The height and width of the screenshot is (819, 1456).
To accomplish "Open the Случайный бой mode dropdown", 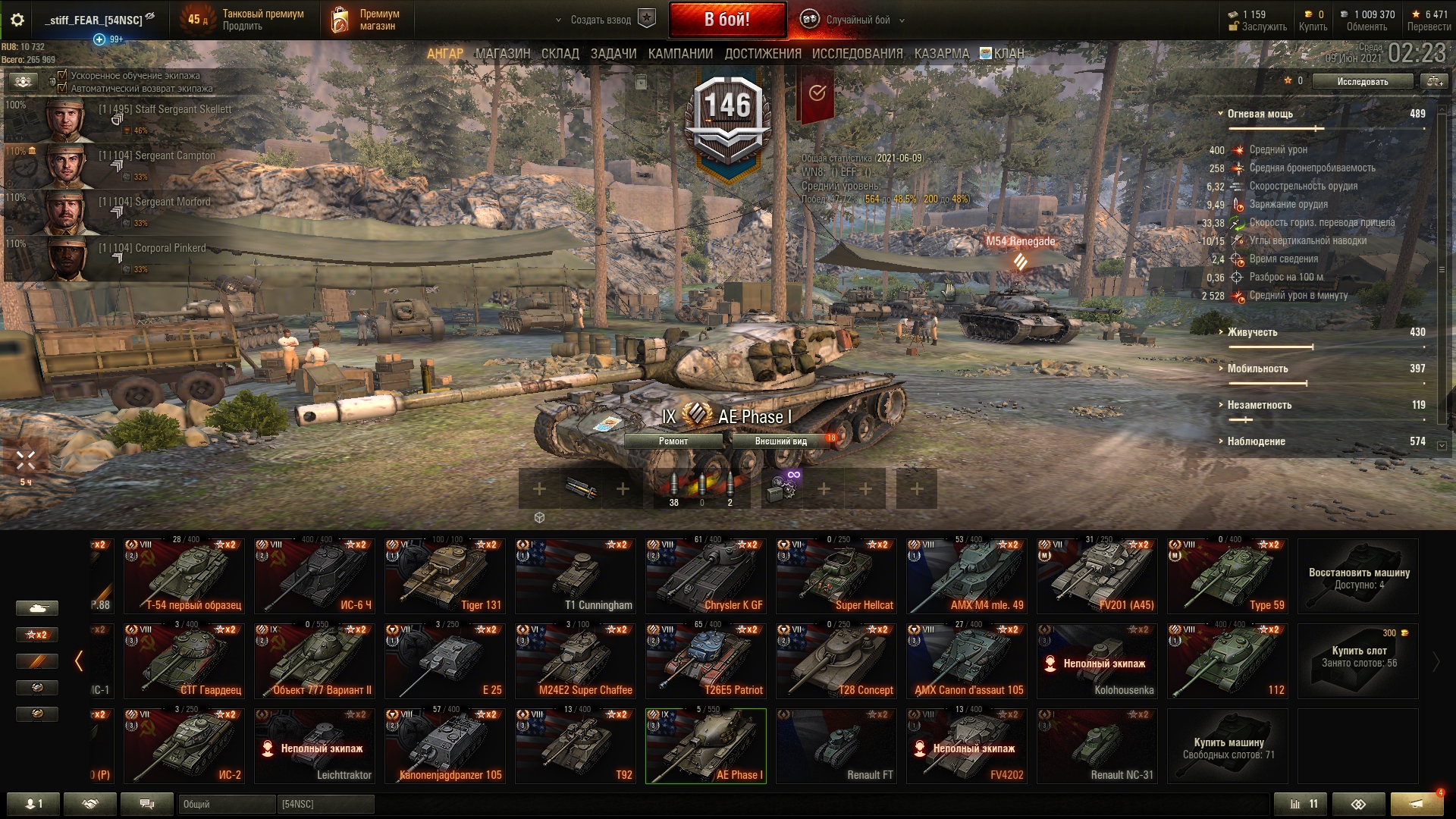I will tap(858, 20).
